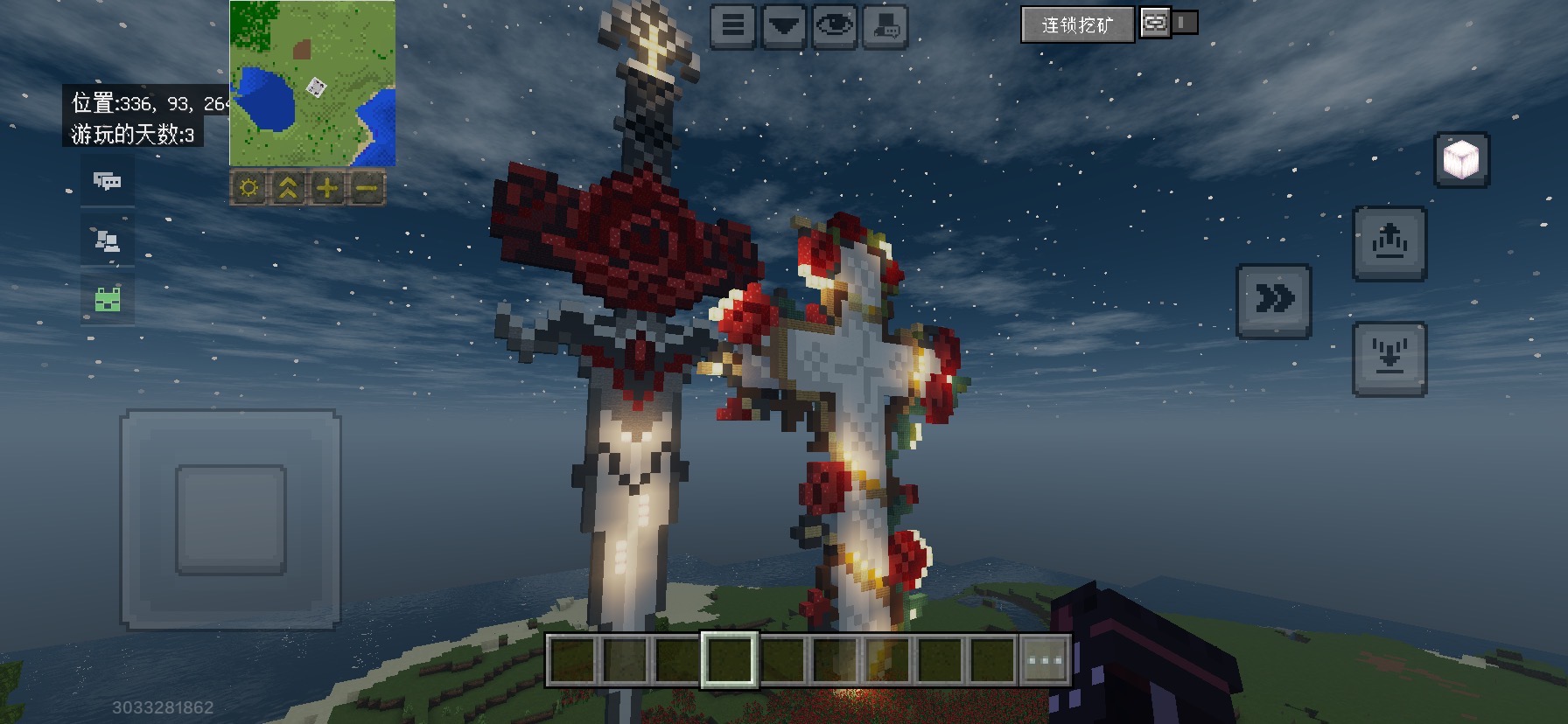Click the 连锁挖矿 chain-mining button
The width and height of the screenshot is (1568, 724).
1077,24
